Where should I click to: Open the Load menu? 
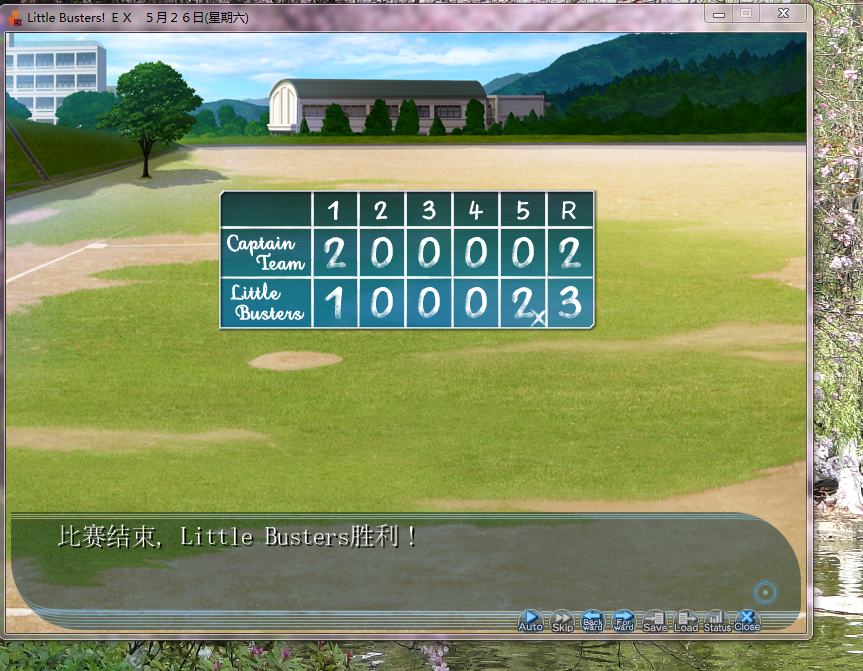(686, 621)
